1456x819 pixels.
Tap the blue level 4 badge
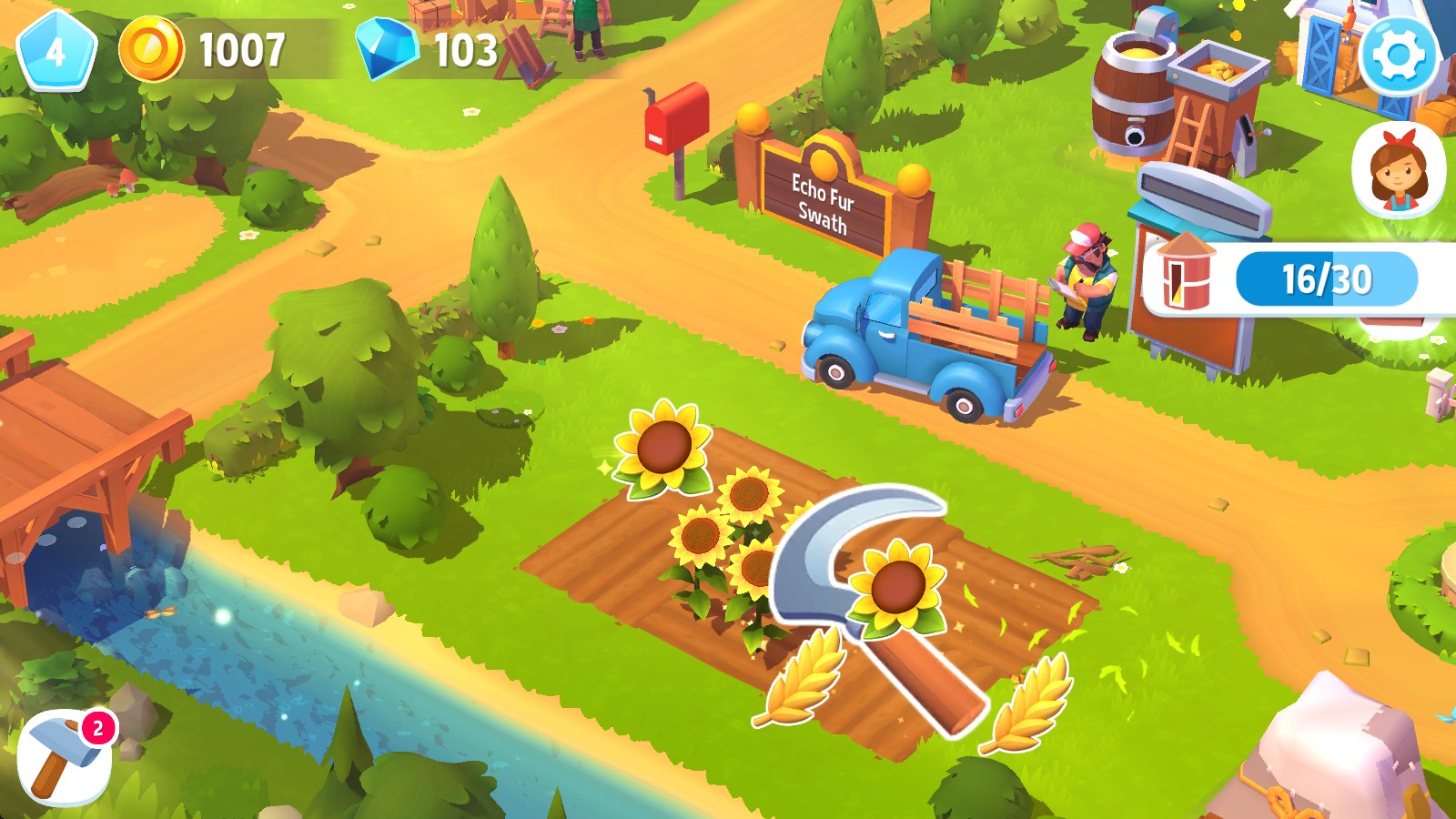56,51
